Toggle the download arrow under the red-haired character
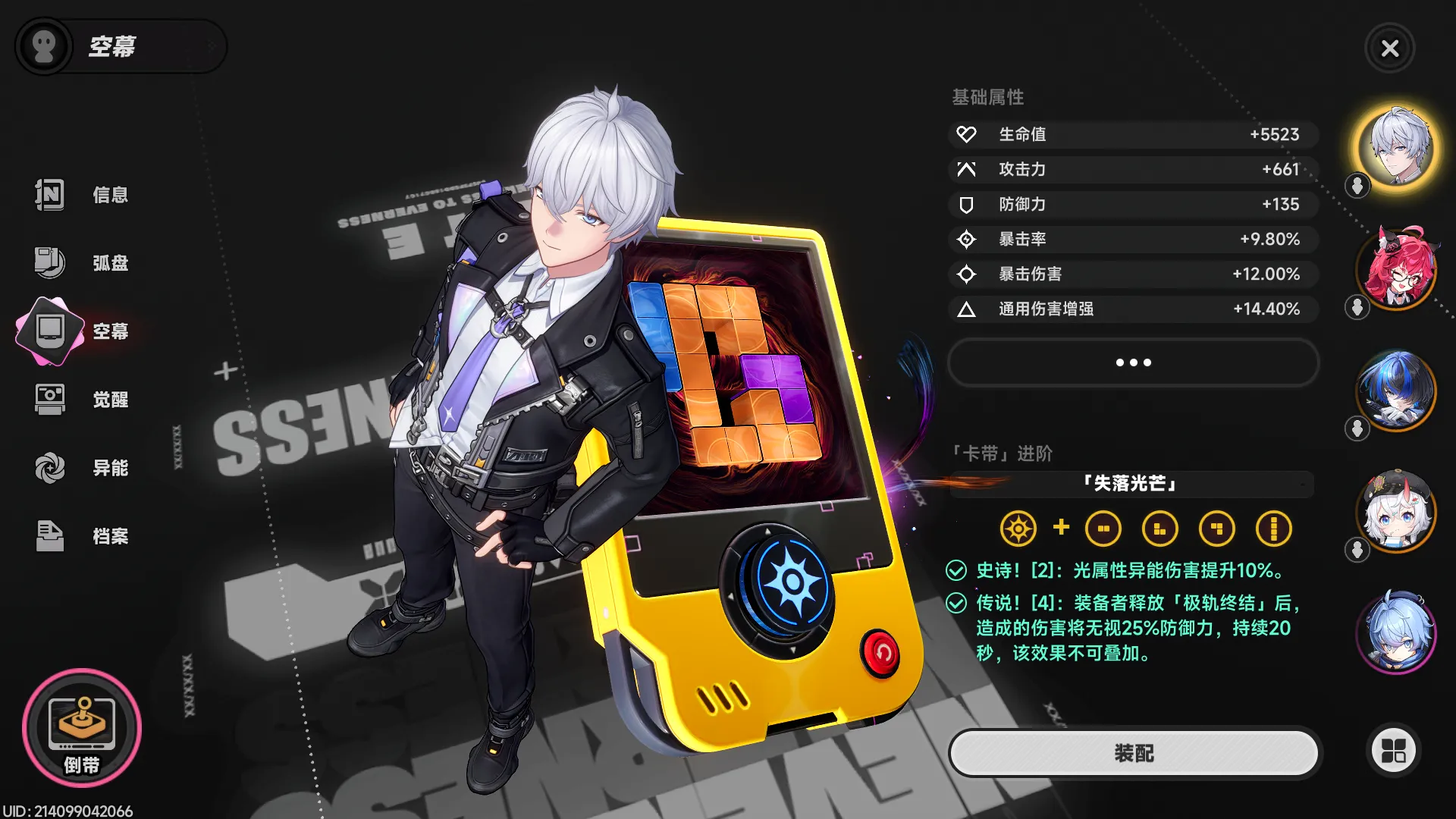Viewport: 1456px width, 819px height. 1357,308
